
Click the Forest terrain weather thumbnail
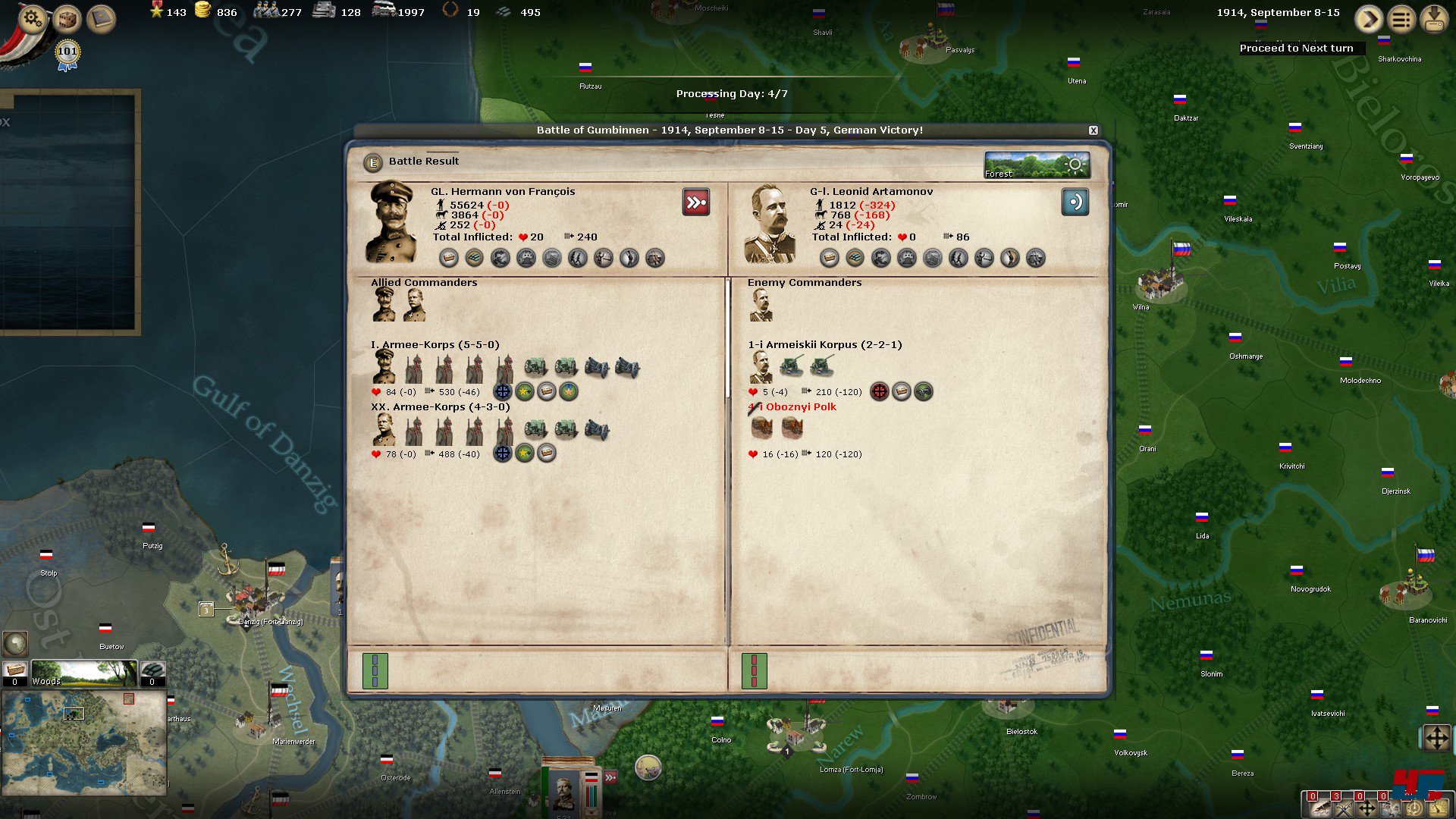tap(1037, 165)
